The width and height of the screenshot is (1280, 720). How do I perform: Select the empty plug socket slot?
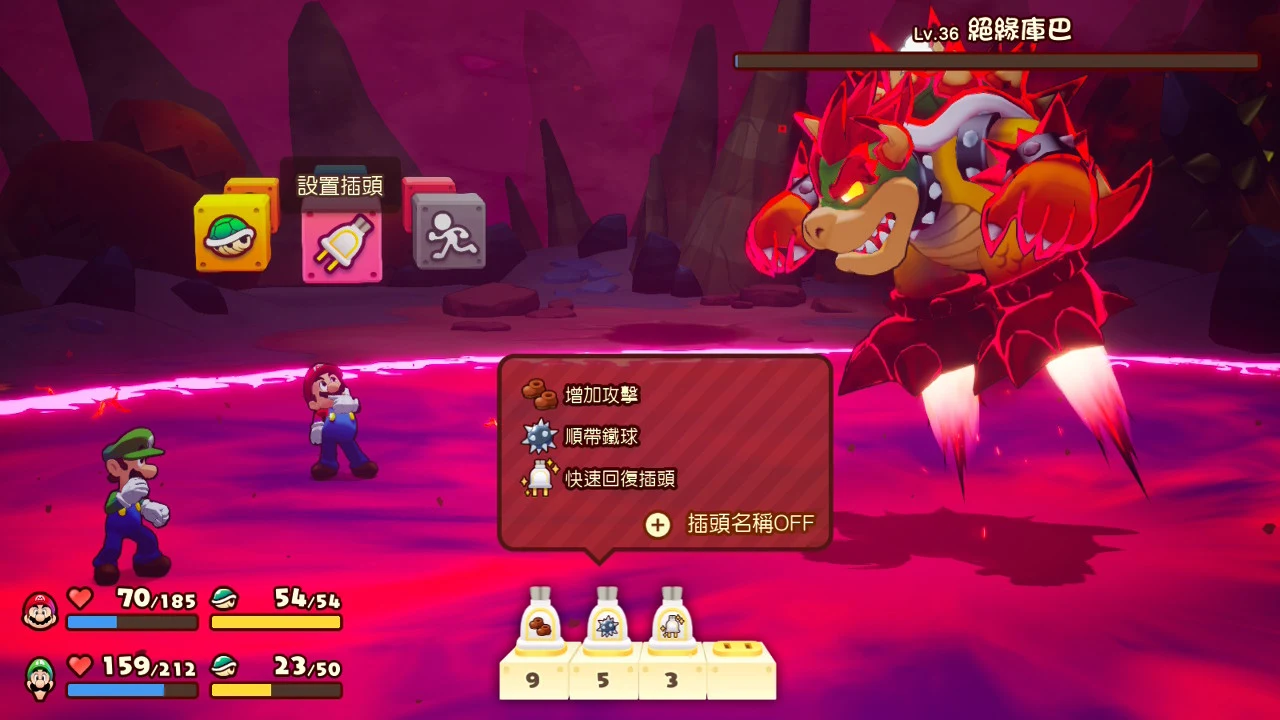[740, 668]
